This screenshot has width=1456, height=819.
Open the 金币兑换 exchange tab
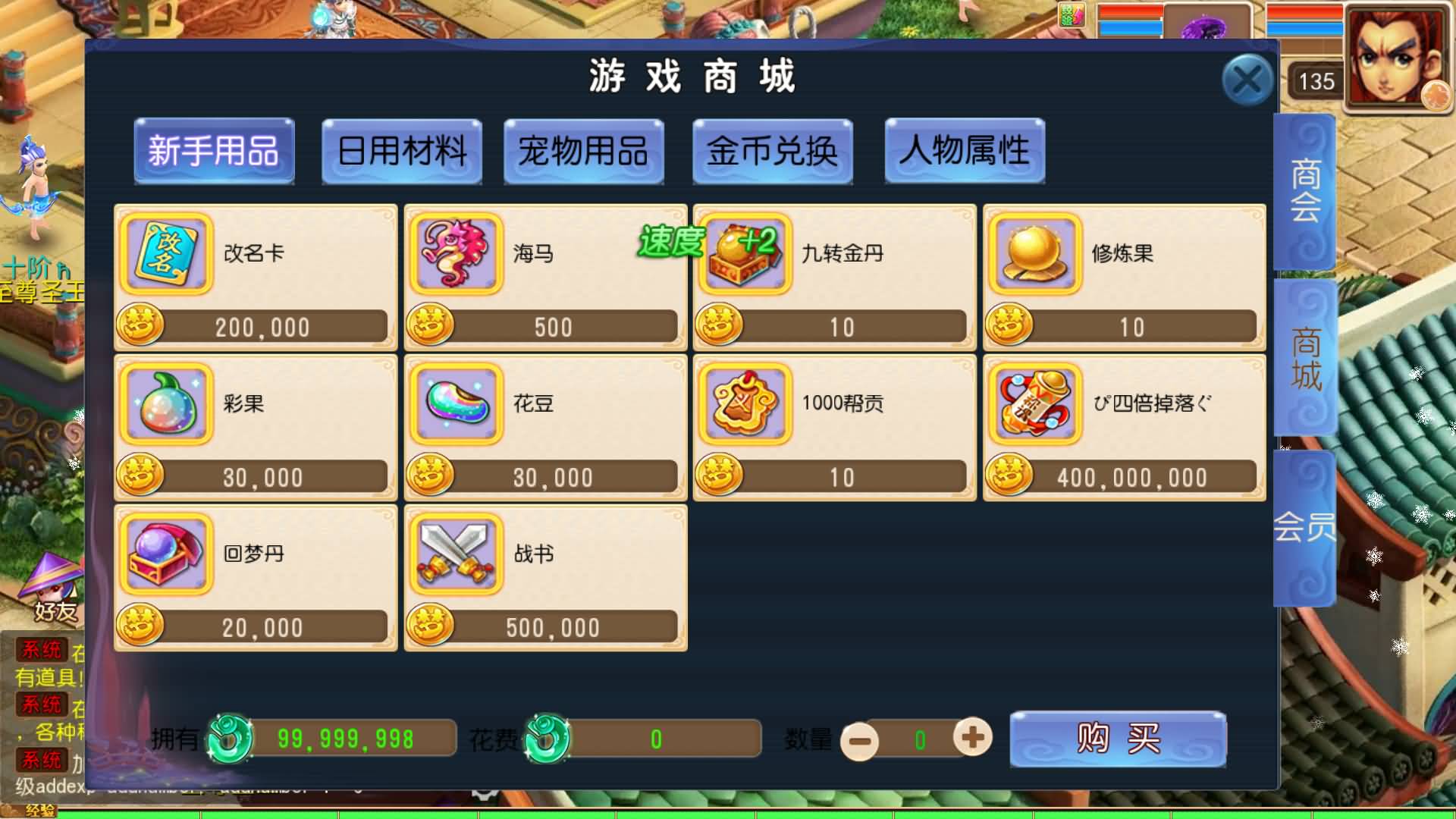pyautogui.click(x=772, y=152)
